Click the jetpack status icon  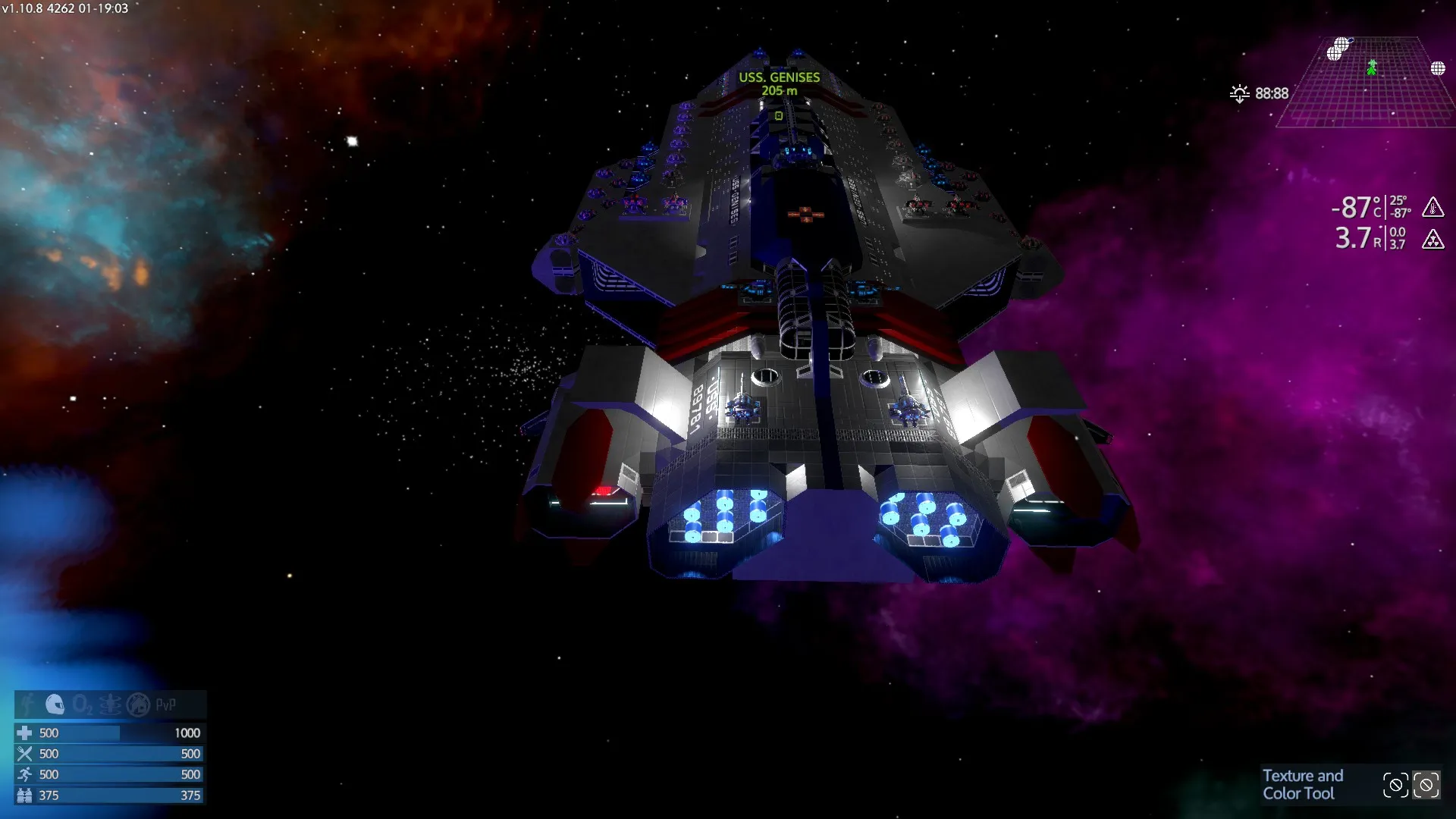[28, 704]
